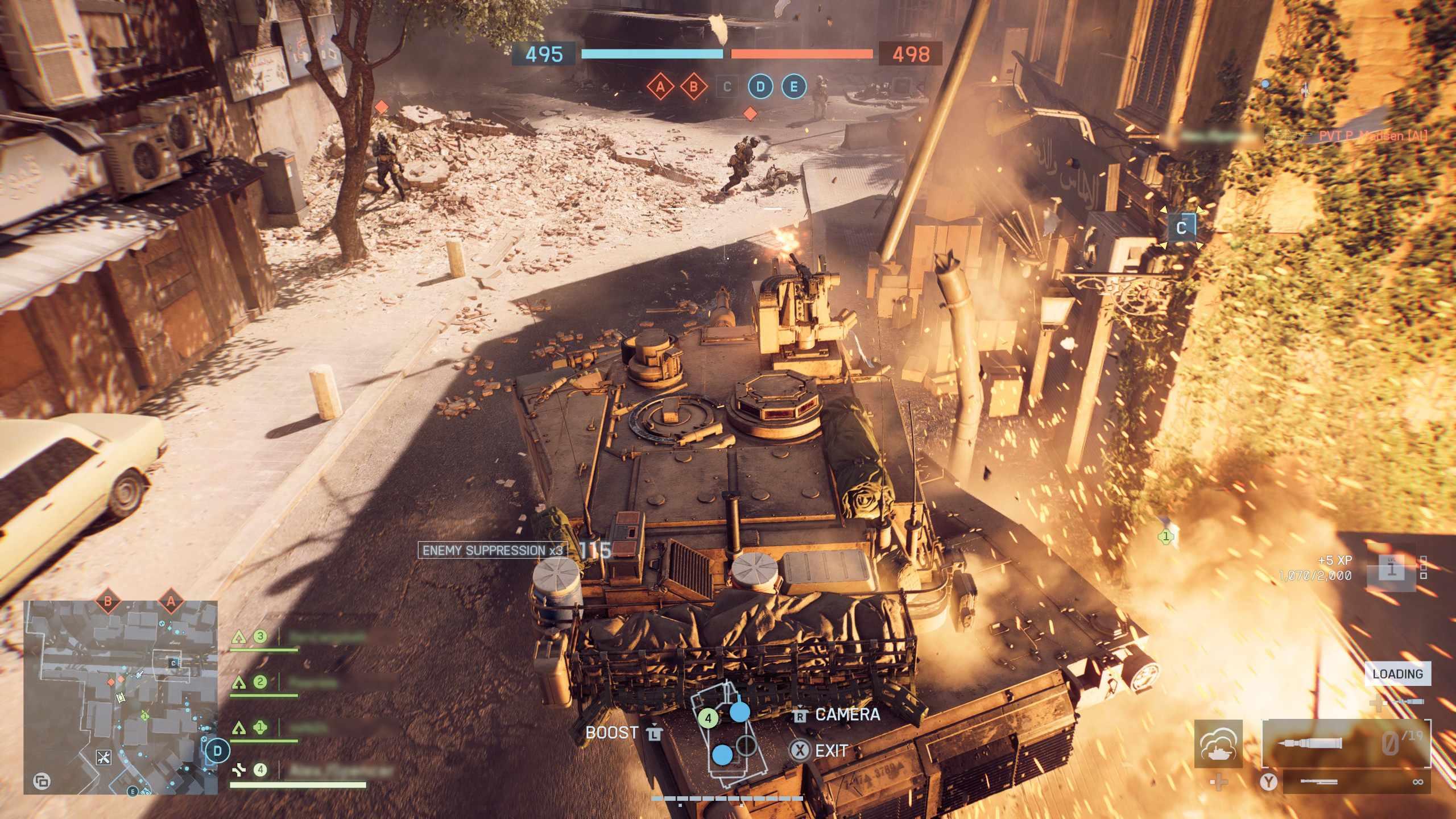Select the blue E flag in top bar
Image resolution: width=1456 pixels, height=819 pixels.
(x=794, y=87)
